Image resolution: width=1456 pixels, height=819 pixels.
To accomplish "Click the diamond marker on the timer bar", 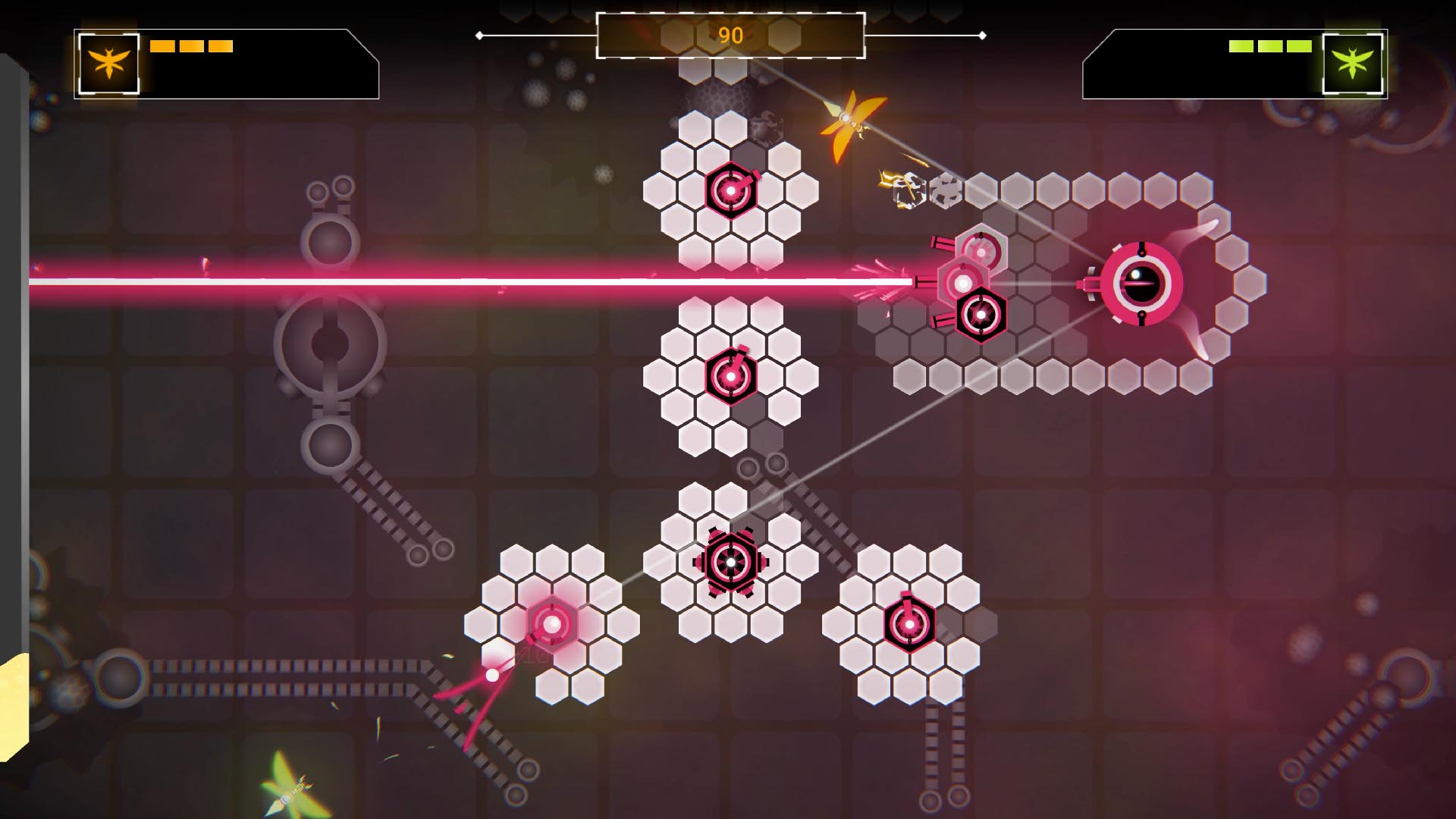I will (984, 34).
